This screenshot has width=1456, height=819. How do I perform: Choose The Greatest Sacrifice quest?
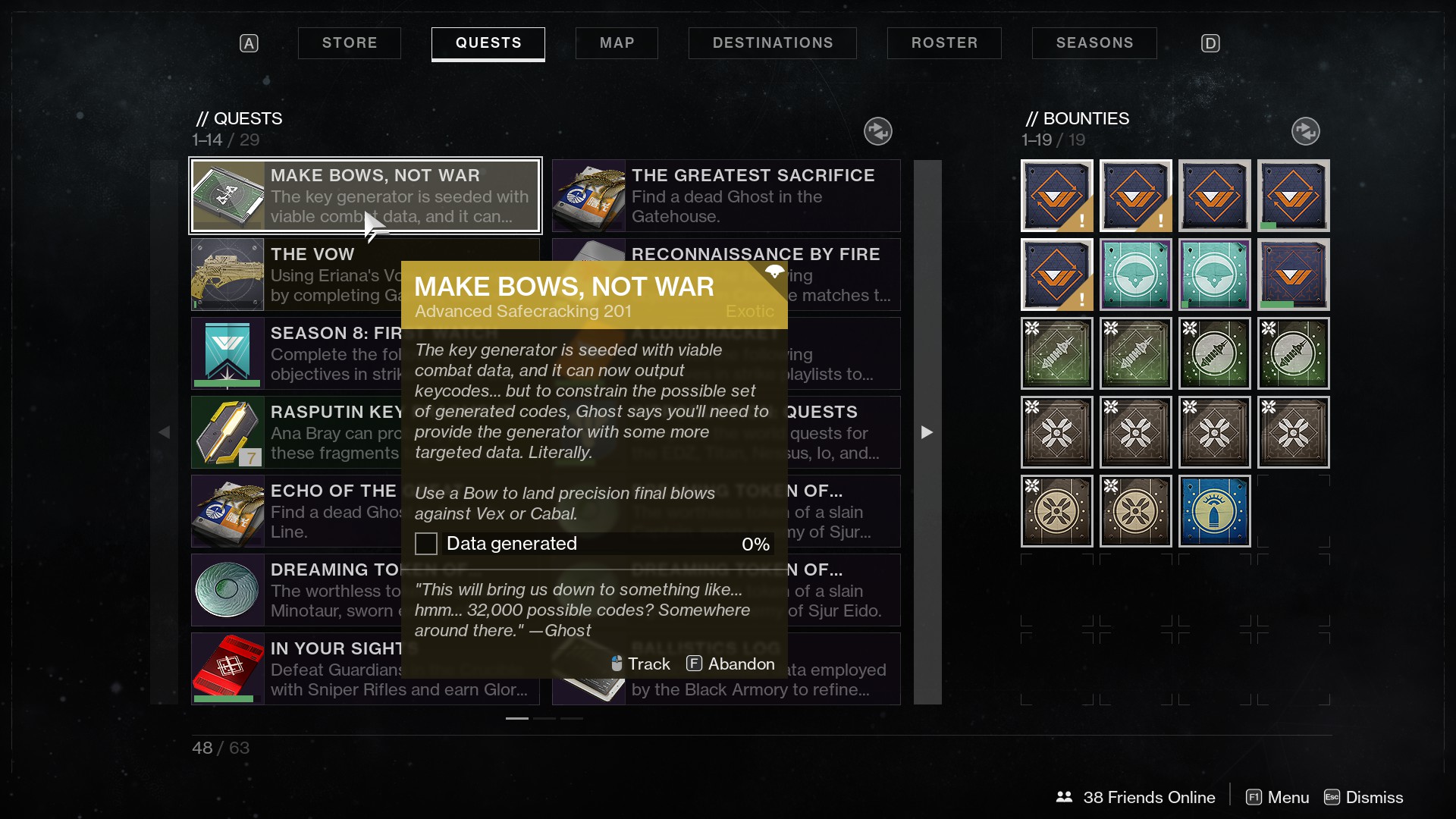pyautogui.click(x=726, y=196)
